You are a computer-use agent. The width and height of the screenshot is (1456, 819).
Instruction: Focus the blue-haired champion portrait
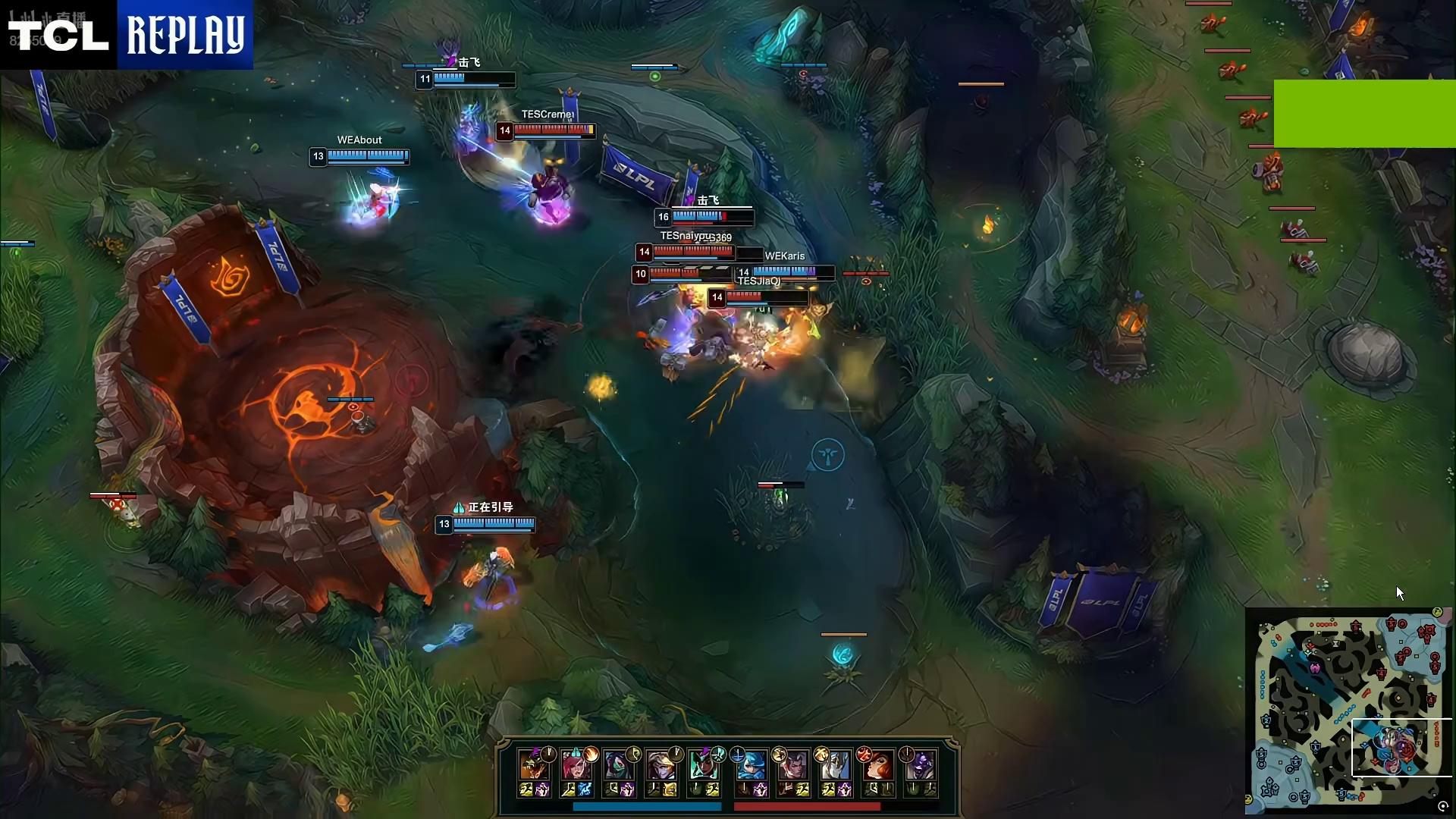pos(752,766)
